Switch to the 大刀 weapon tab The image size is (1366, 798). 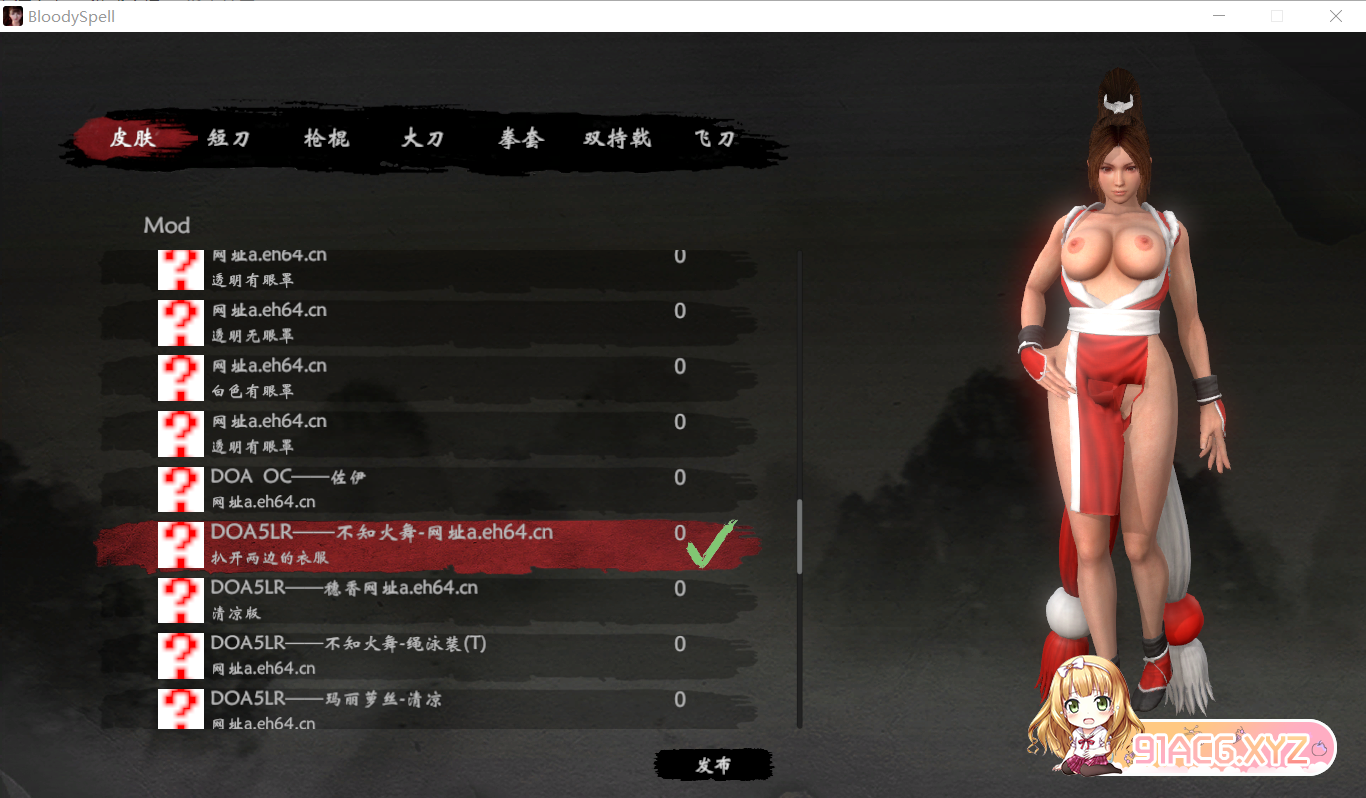[x=421, y=140]
